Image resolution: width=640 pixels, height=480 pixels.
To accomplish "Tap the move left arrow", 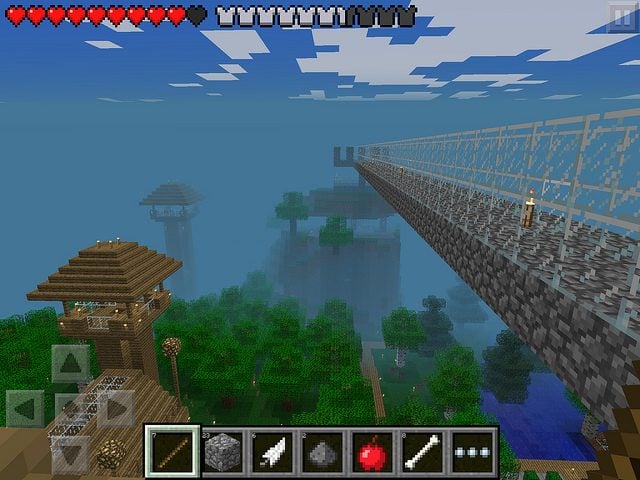I will [x=26, y=409].
